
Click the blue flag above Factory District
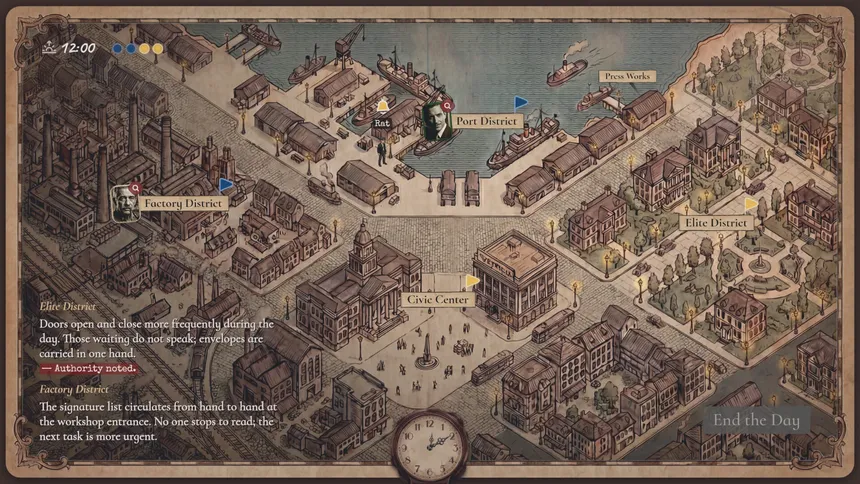[226, 184]
